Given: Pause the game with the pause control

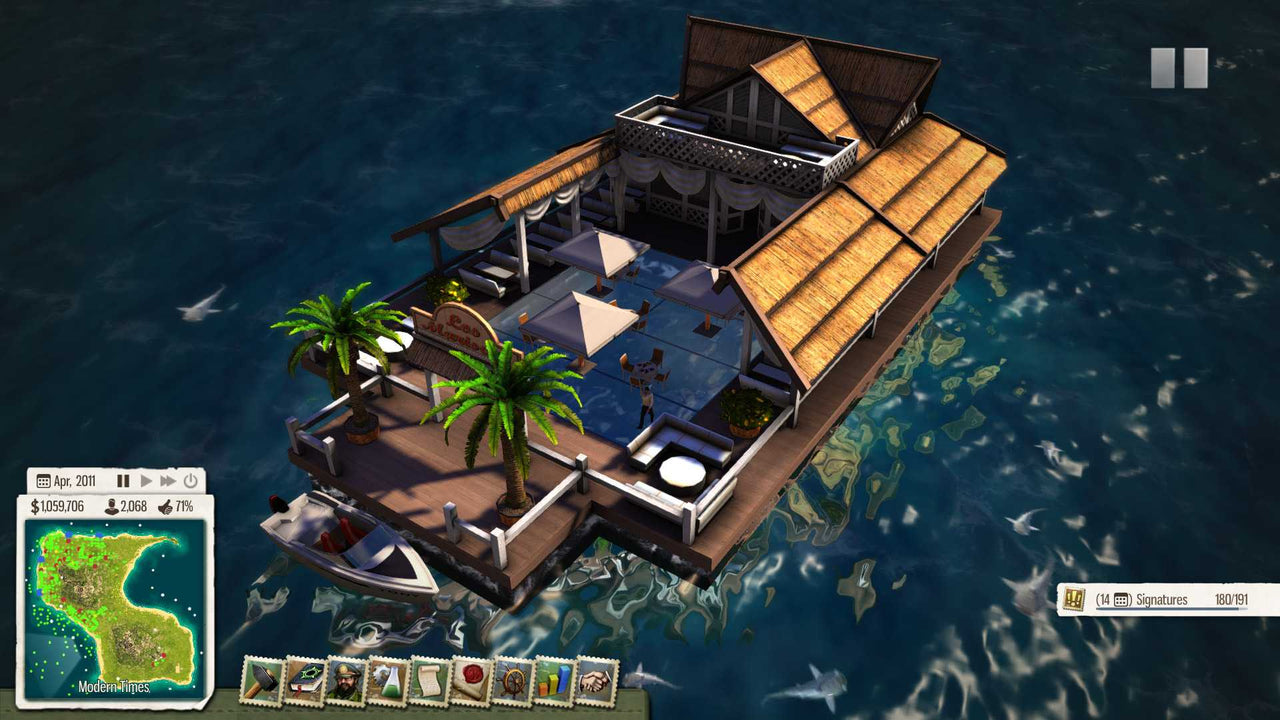Looking at the screenshot, I should (123, 481).
